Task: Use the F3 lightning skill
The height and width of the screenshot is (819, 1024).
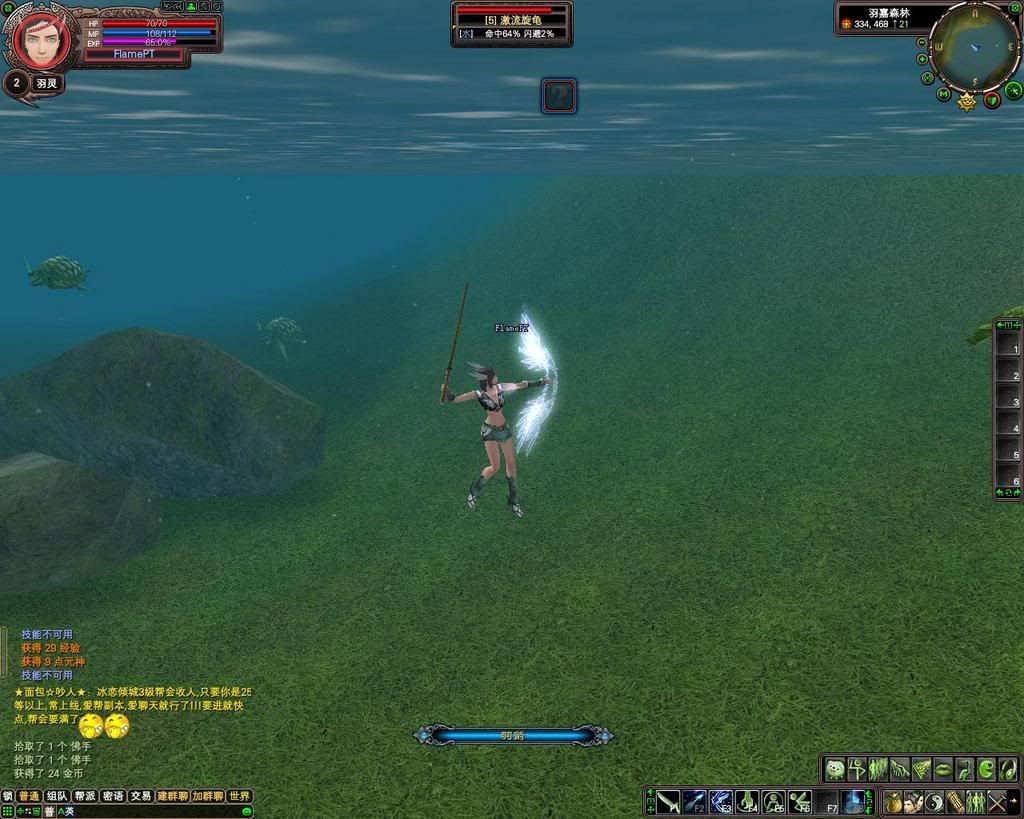Action: (721, 801)
